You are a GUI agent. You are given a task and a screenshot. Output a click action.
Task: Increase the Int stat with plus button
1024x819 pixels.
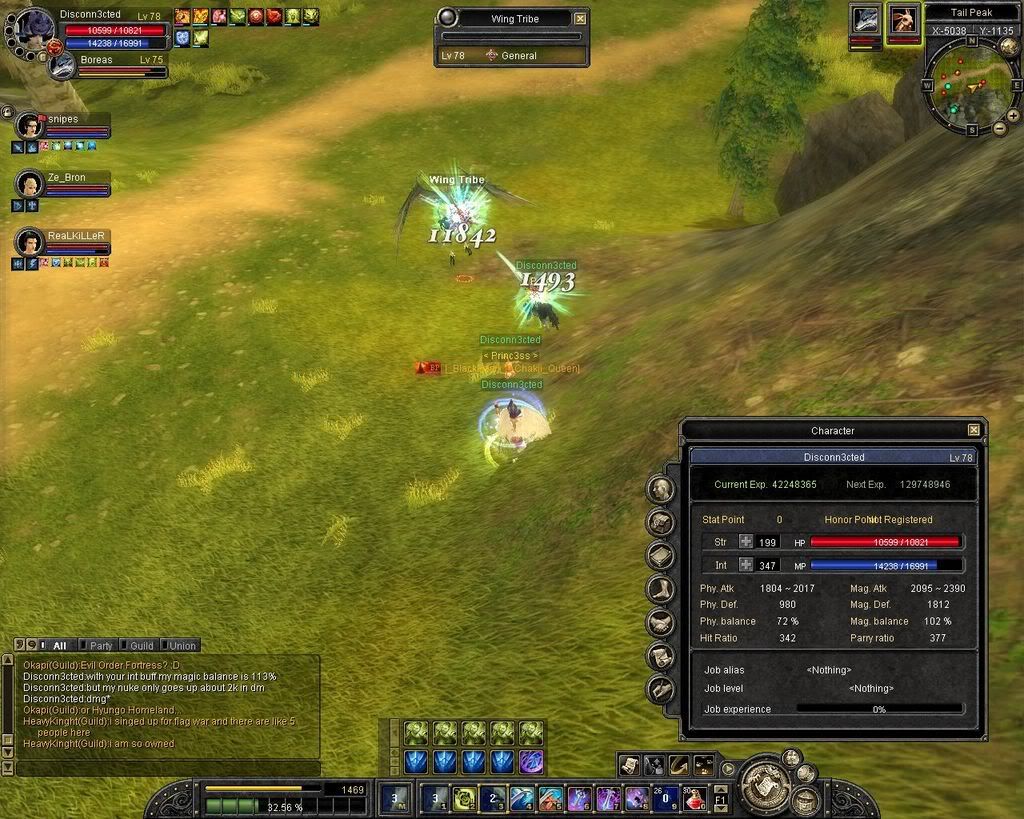(746, 565)
